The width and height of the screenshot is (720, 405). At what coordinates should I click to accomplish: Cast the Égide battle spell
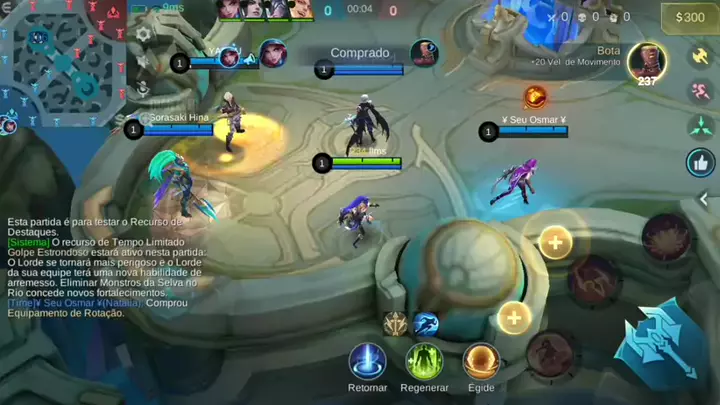(x=481, y=361)
